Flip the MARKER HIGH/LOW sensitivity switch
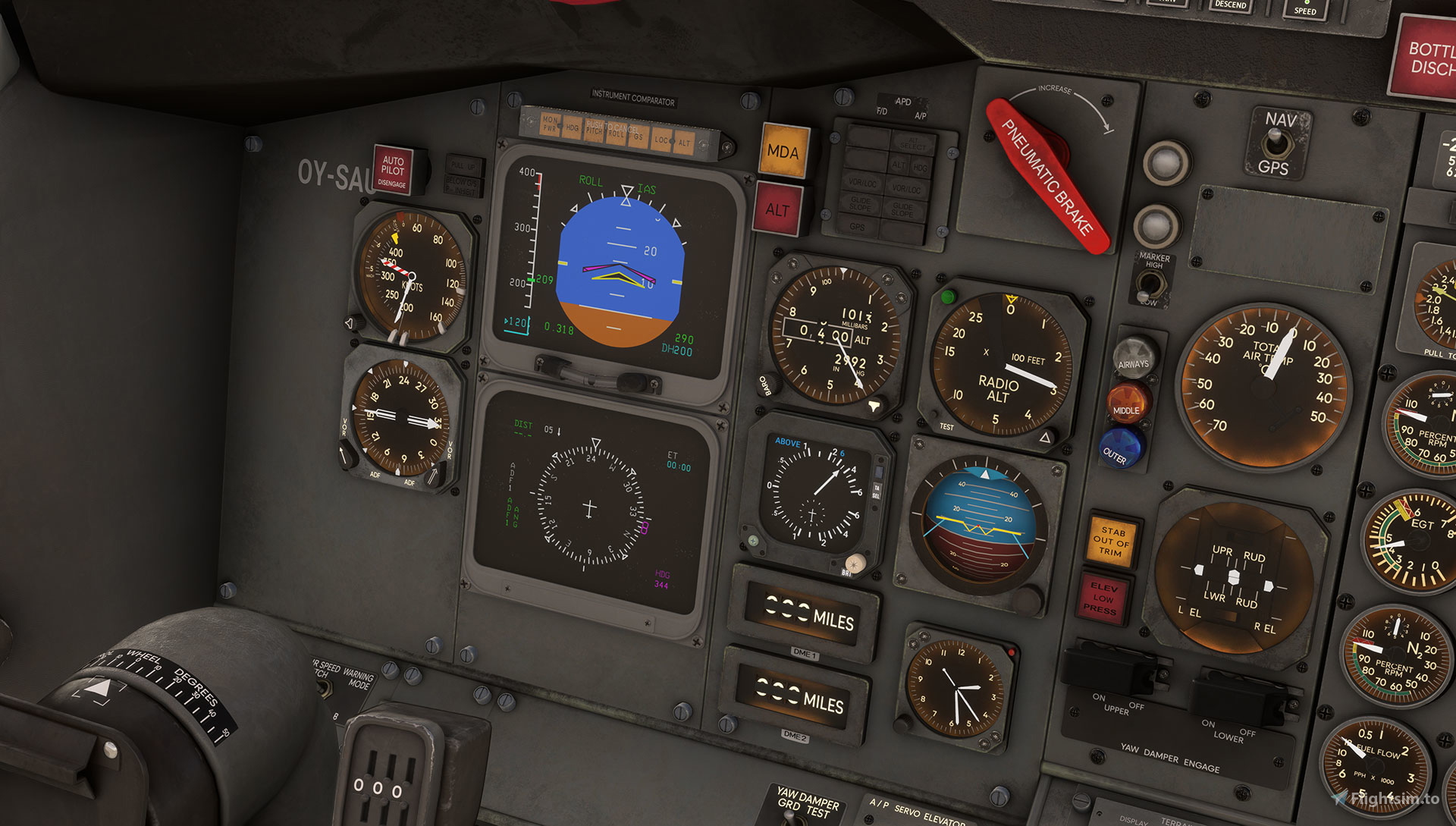 pos(1150,284)
